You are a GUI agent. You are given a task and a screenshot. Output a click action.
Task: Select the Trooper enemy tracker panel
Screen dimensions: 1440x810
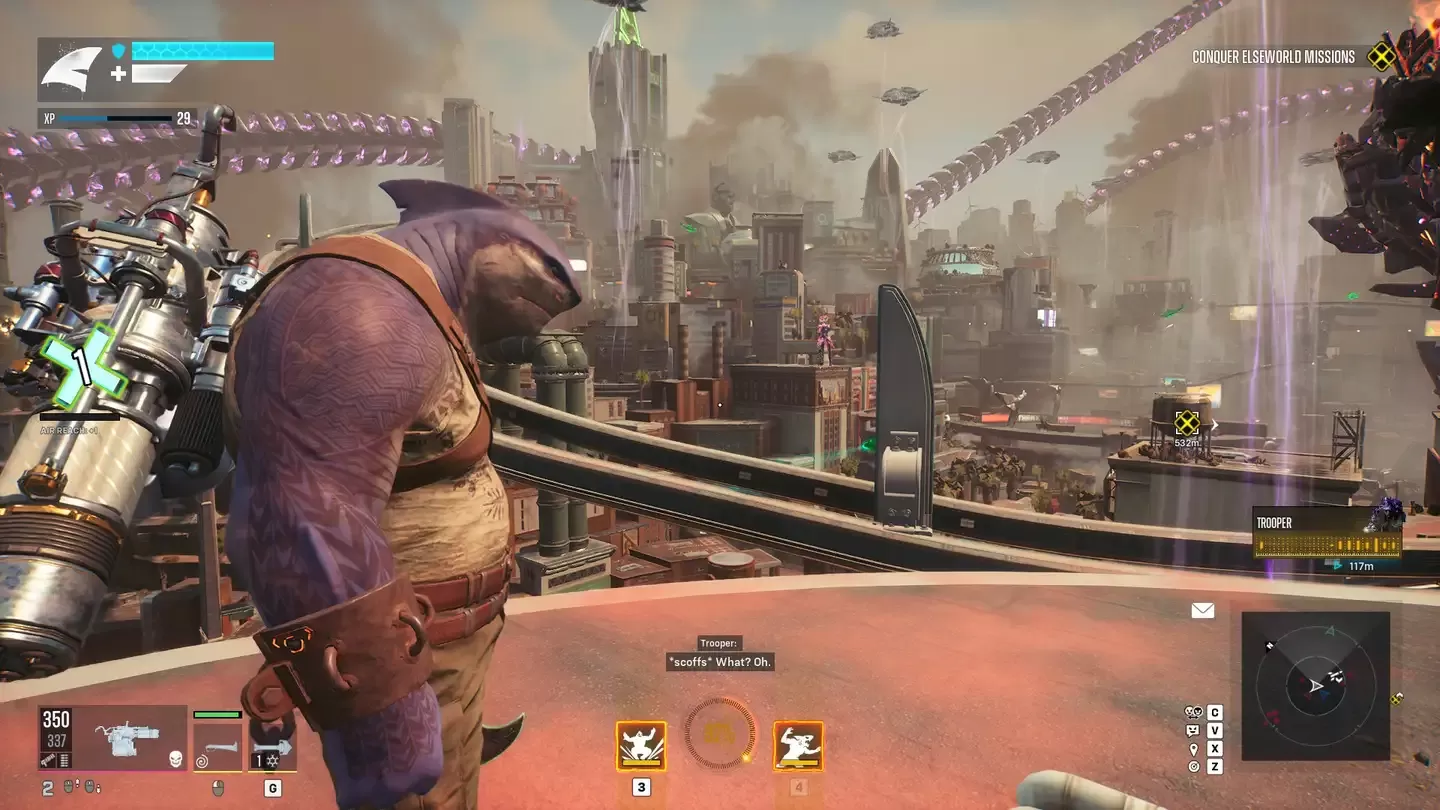pos(1327,537)
